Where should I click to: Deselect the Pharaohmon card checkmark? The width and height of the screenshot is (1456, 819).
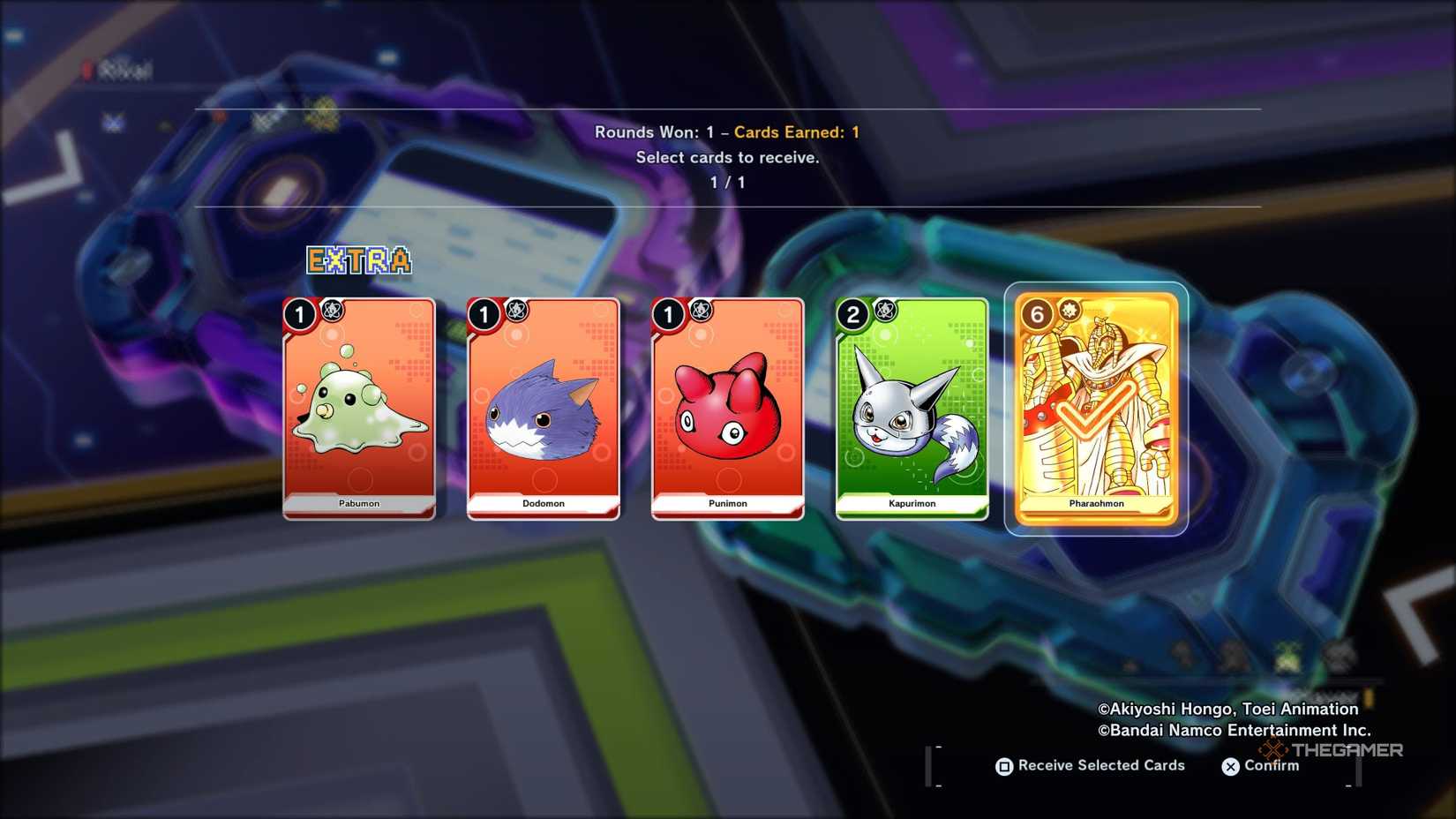click(x=1095, y=410)
